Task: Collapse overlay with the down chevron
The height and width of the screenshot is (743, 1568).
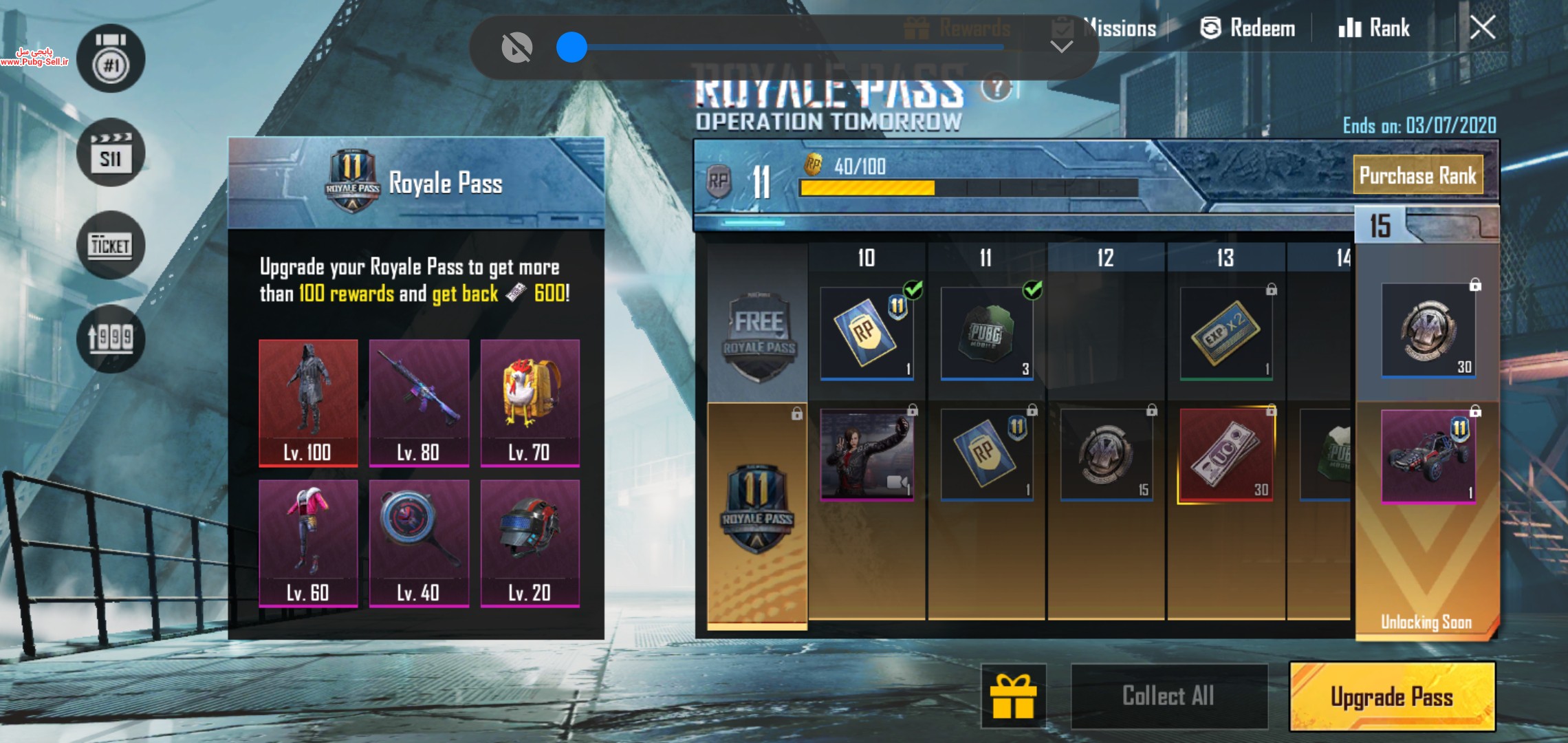Action: pos(1061,47)
